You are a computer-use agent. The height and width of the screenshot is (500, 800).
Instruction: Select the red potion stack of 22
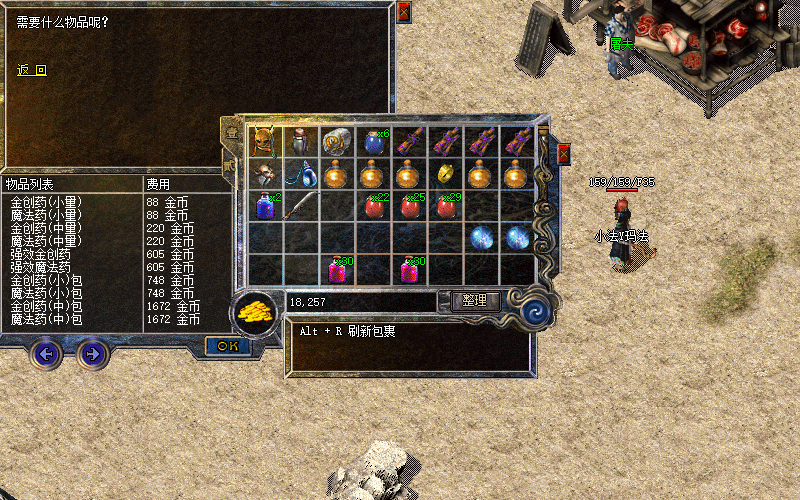pyautogui.click(x=374, y=207)
